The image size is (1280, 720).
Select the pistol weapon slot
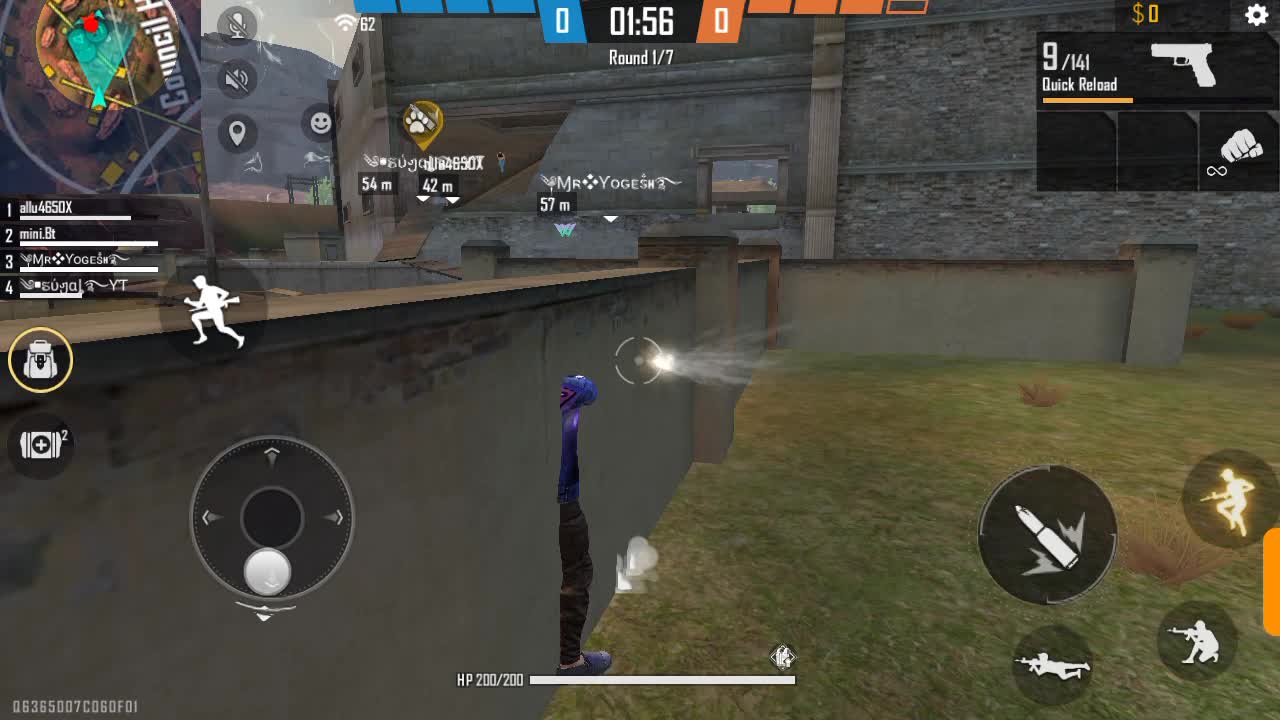pos(1157,69)
